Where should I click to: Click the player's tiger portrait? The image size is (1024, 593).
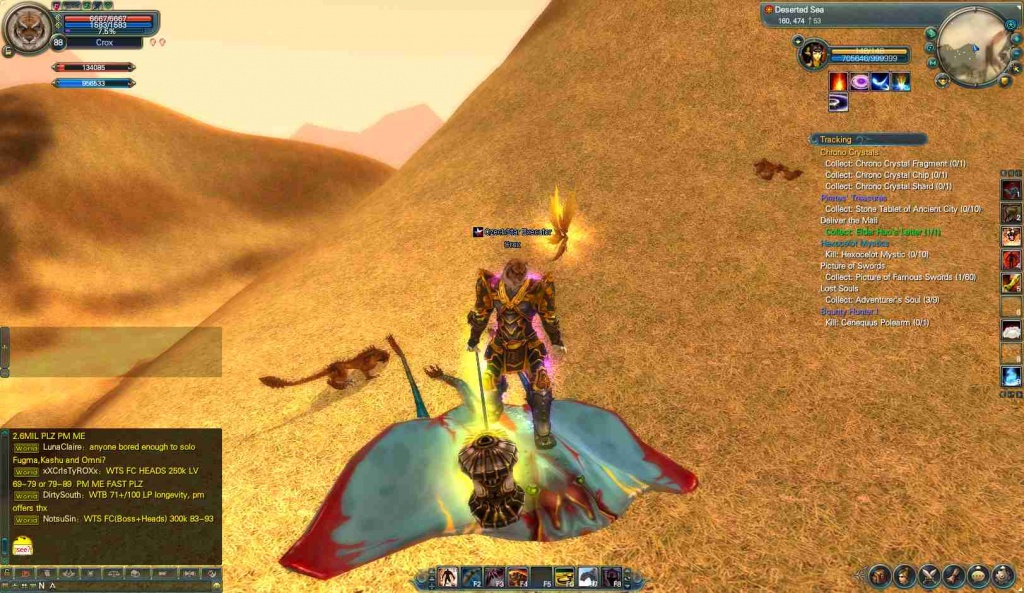point(28,28)
